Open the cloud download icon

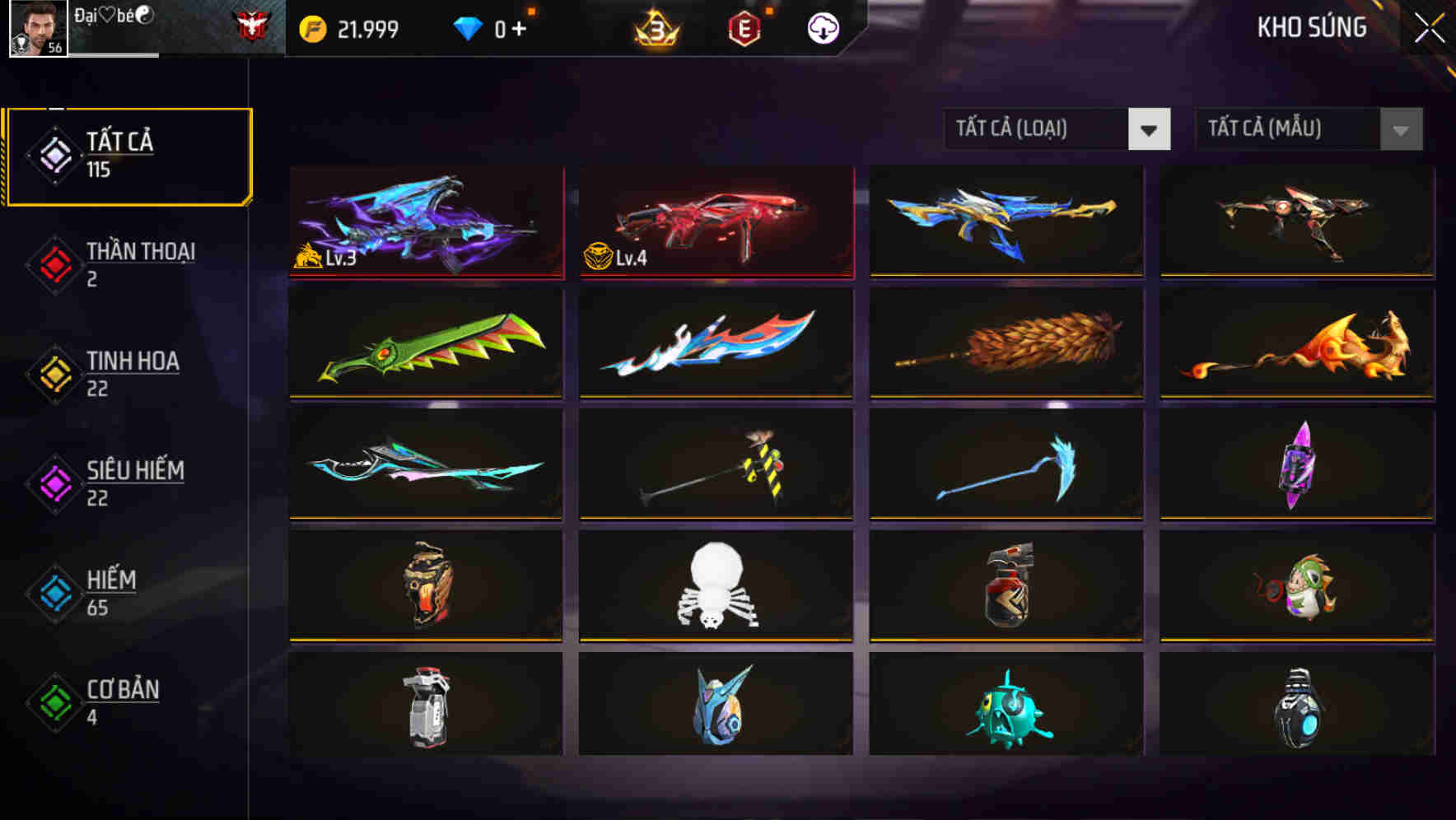823,27
